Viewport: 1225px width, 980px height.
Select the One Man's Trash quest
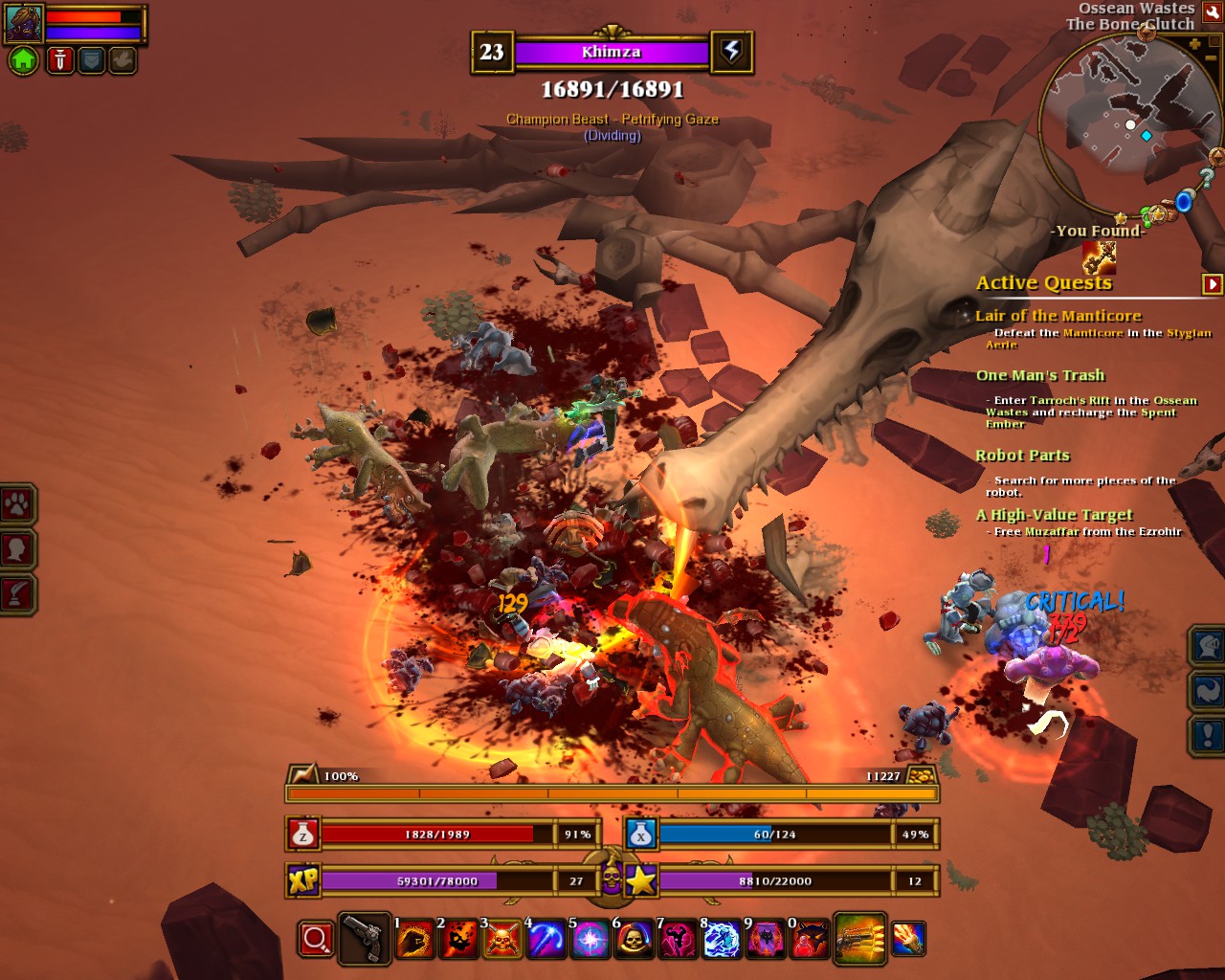[1039, 375]
